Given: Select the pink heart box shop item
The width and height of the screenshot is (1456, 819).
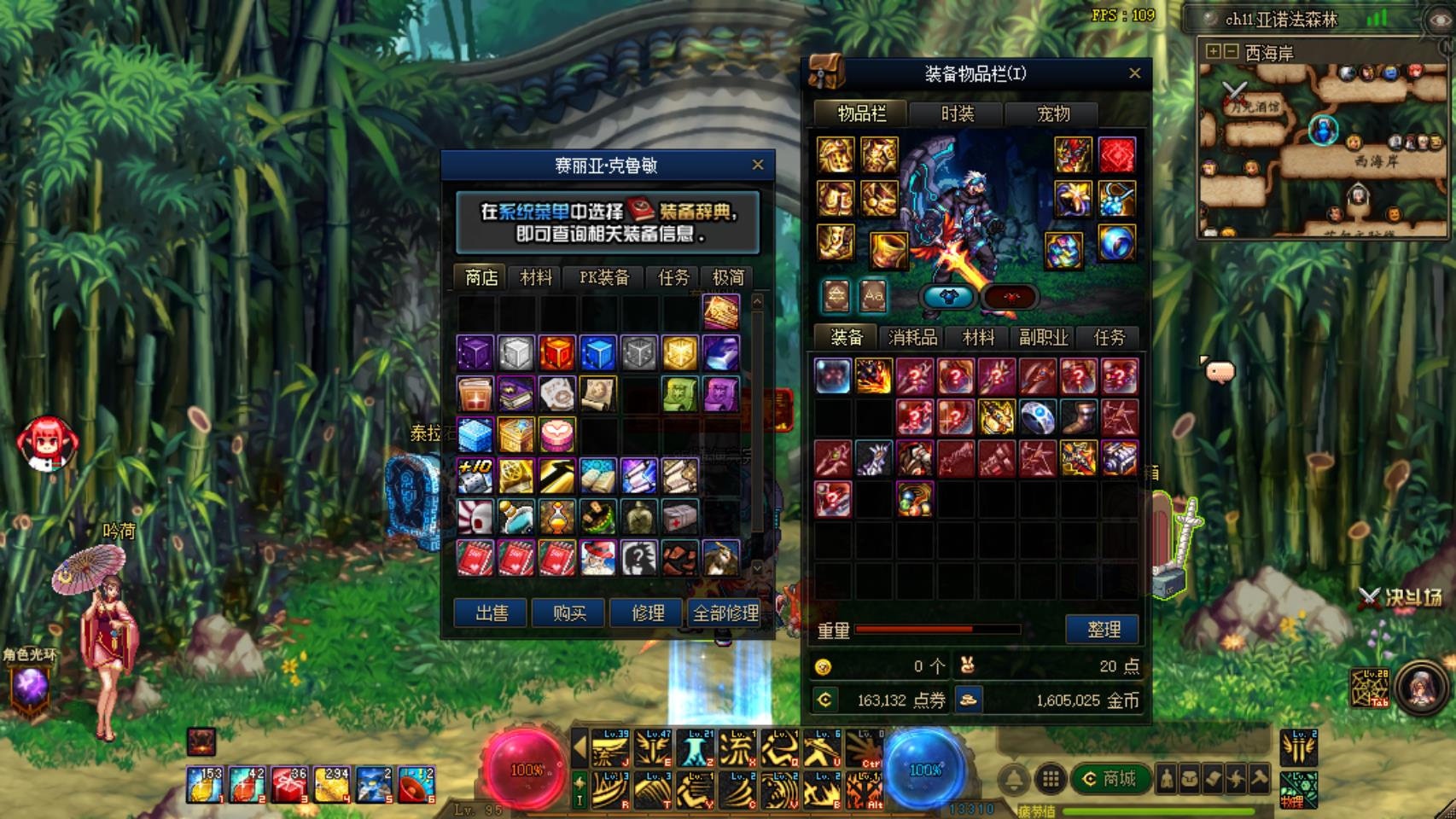Looking at the screenshot, I should 556,434.
